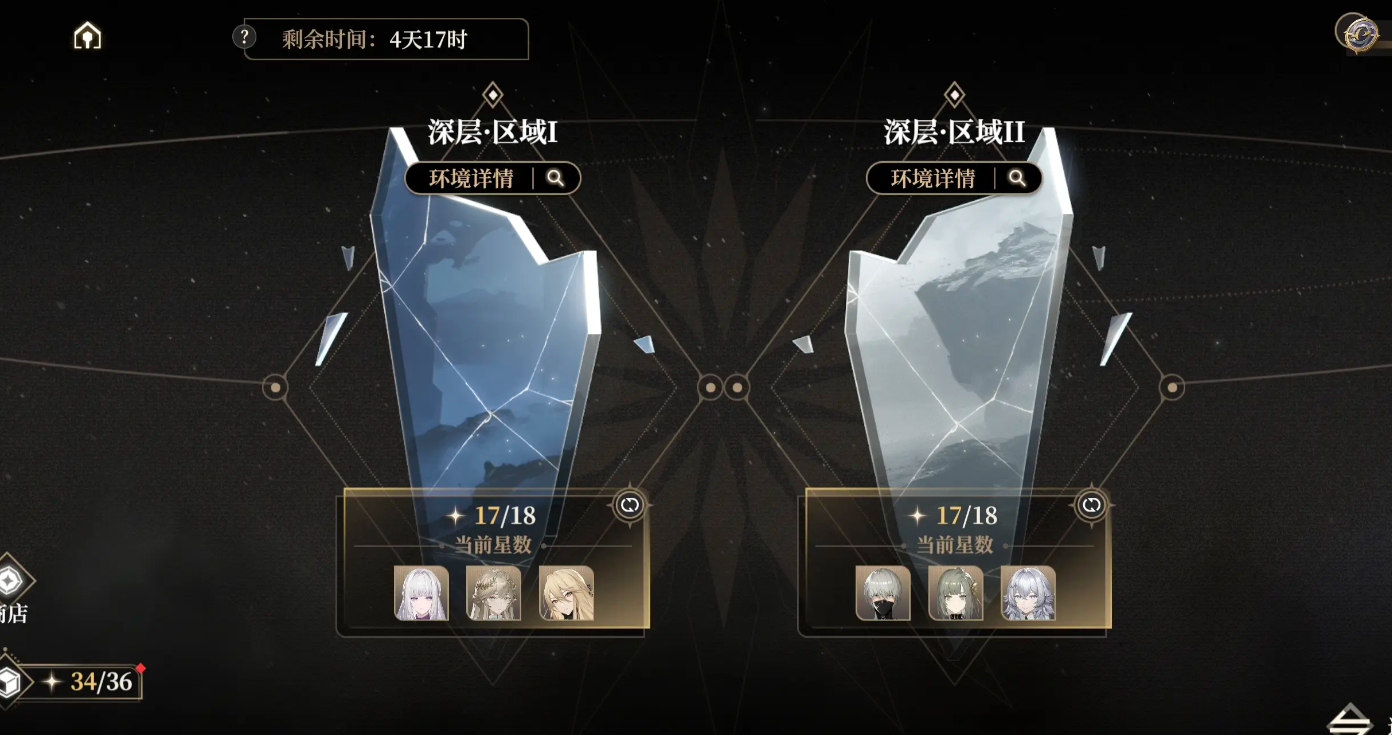This screenshot has width=1392, height=735.
Task: Return to the home screen
Action: pyautogui.click(x=88, y=37)
